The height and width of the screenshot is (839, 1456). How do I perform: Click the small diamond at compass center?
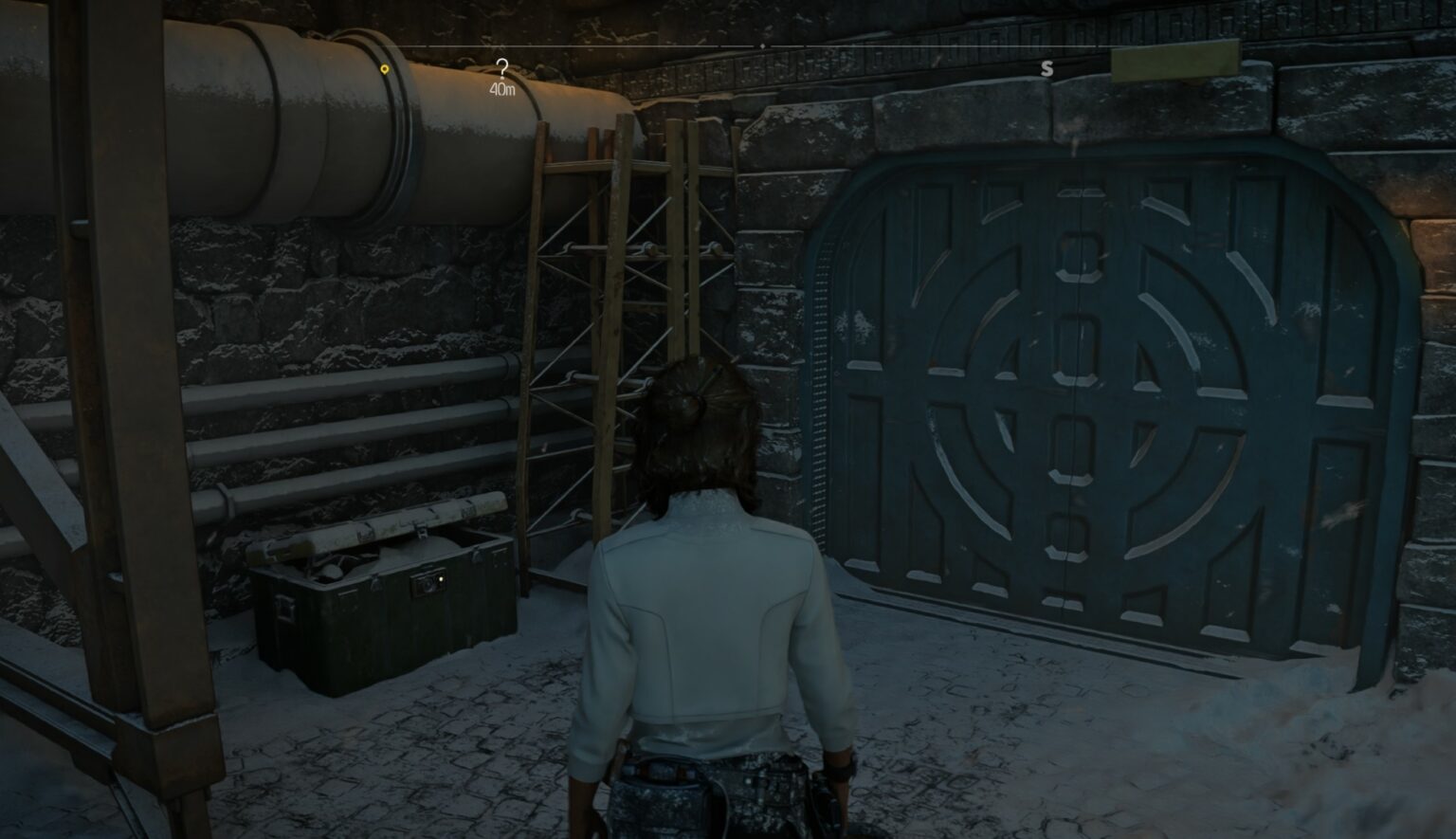[x=763, y=44]
